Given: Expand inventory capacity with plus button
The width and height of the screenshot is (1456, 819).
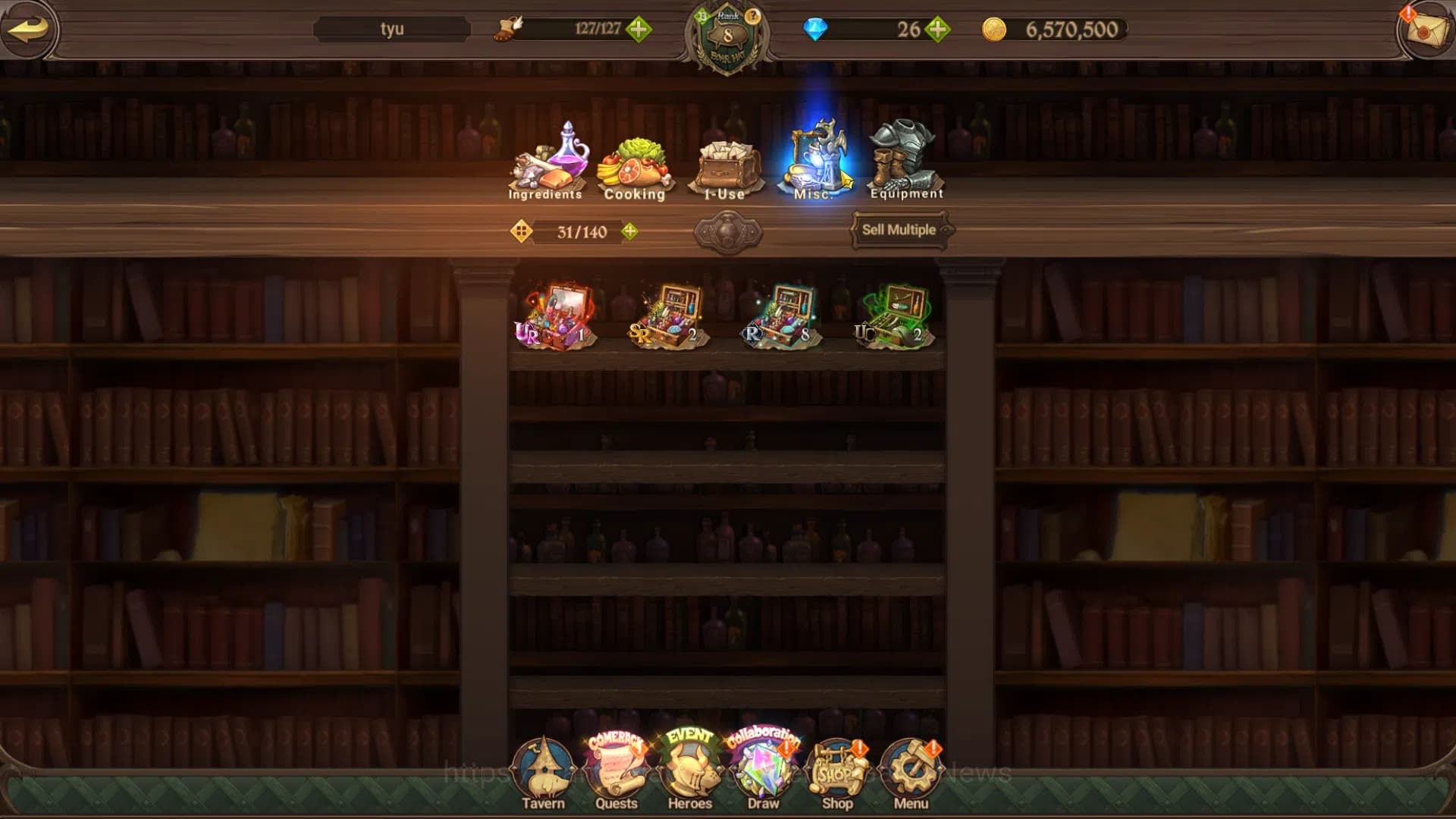Looking at the screenshot, I should coord(629,231).
